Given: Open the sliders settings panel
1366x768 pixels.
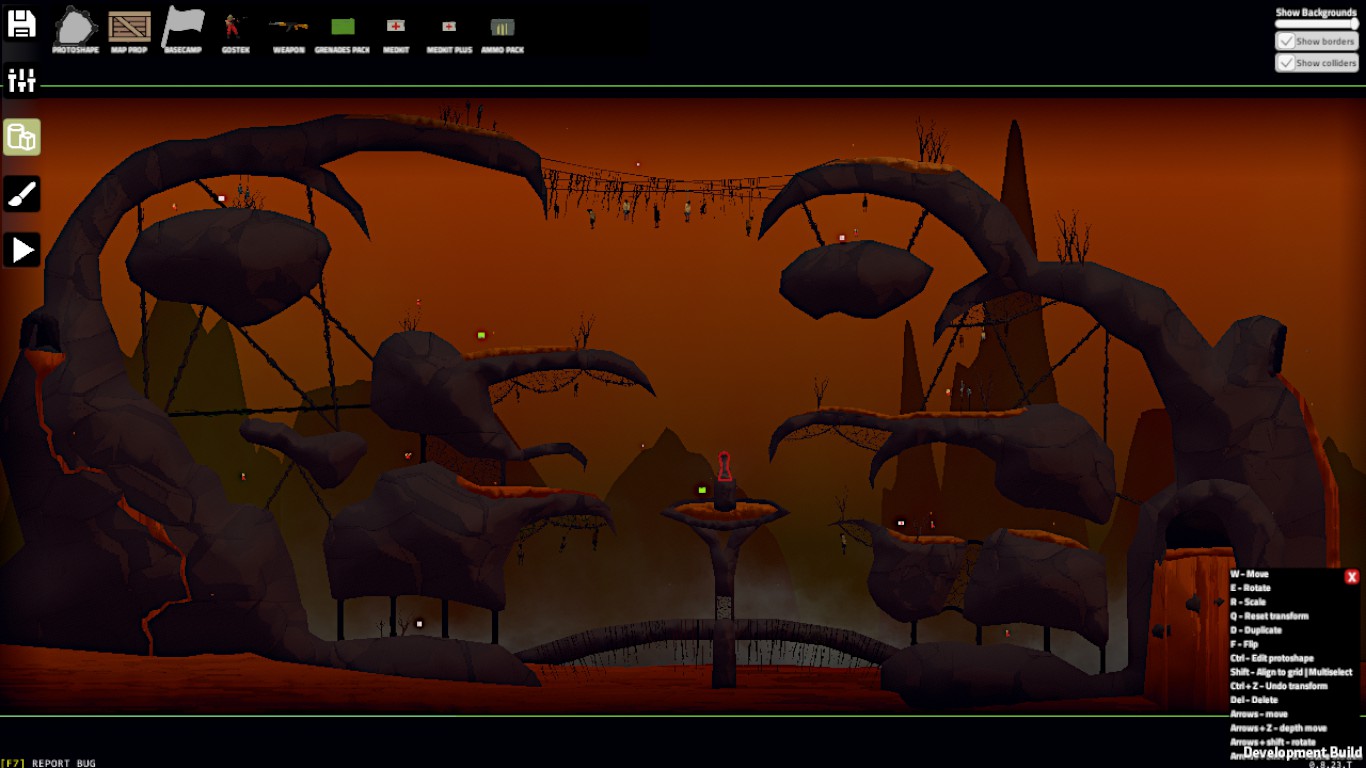Looking at the screenshot, I should (21, 80).
